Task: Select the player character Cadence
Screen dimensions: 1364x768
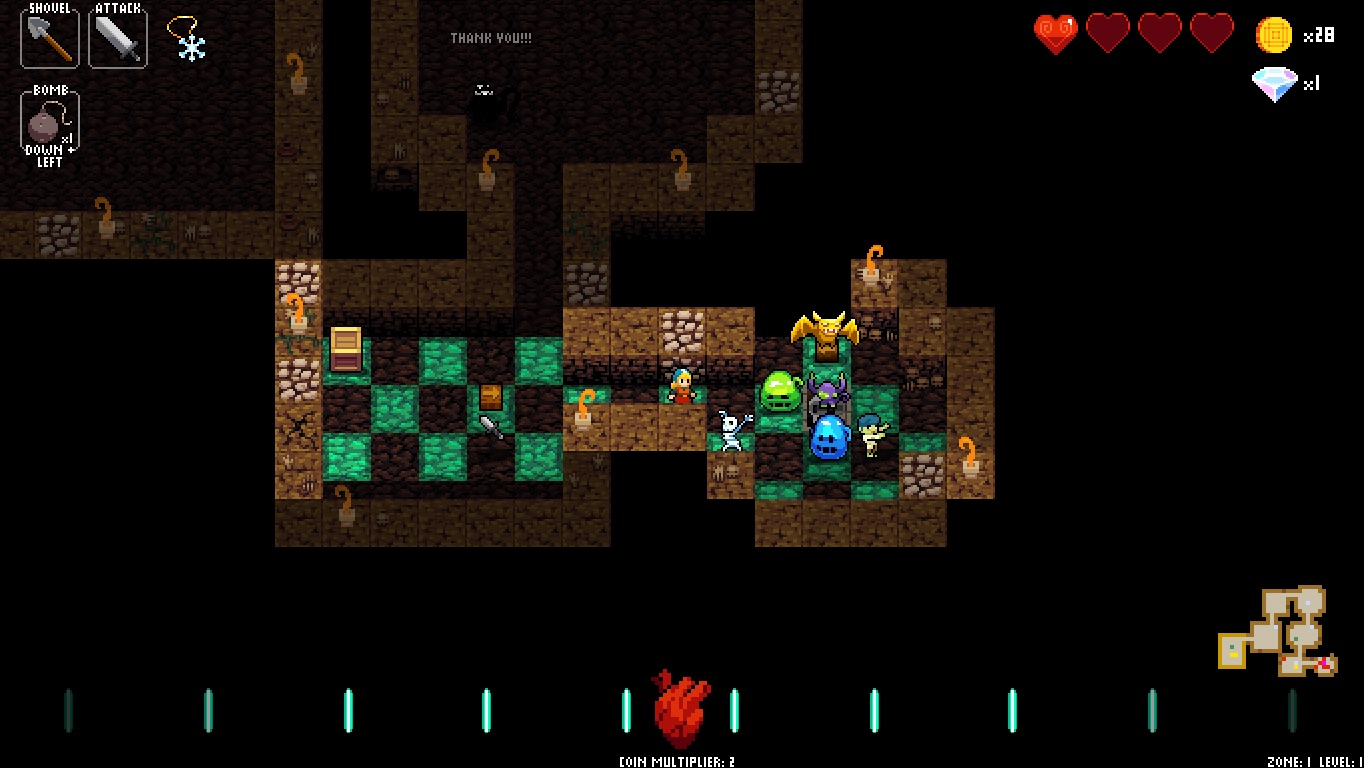Action: click(x=681, y=387)
